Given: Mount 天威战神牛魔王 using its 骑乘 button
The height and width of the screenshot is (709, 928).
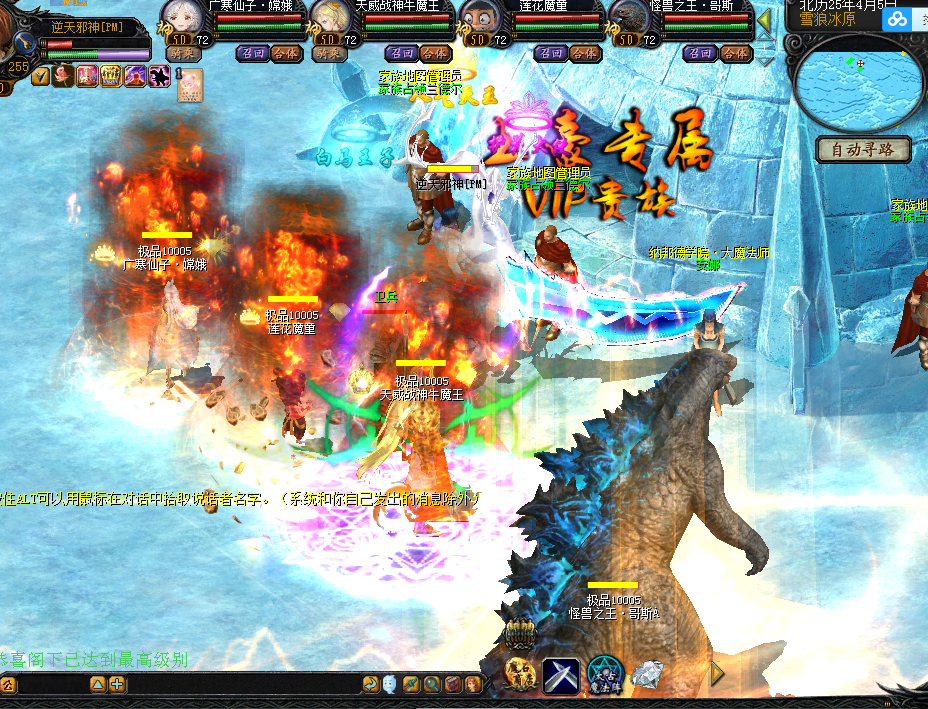Looking at the screenshot, I should coord(329,53).
